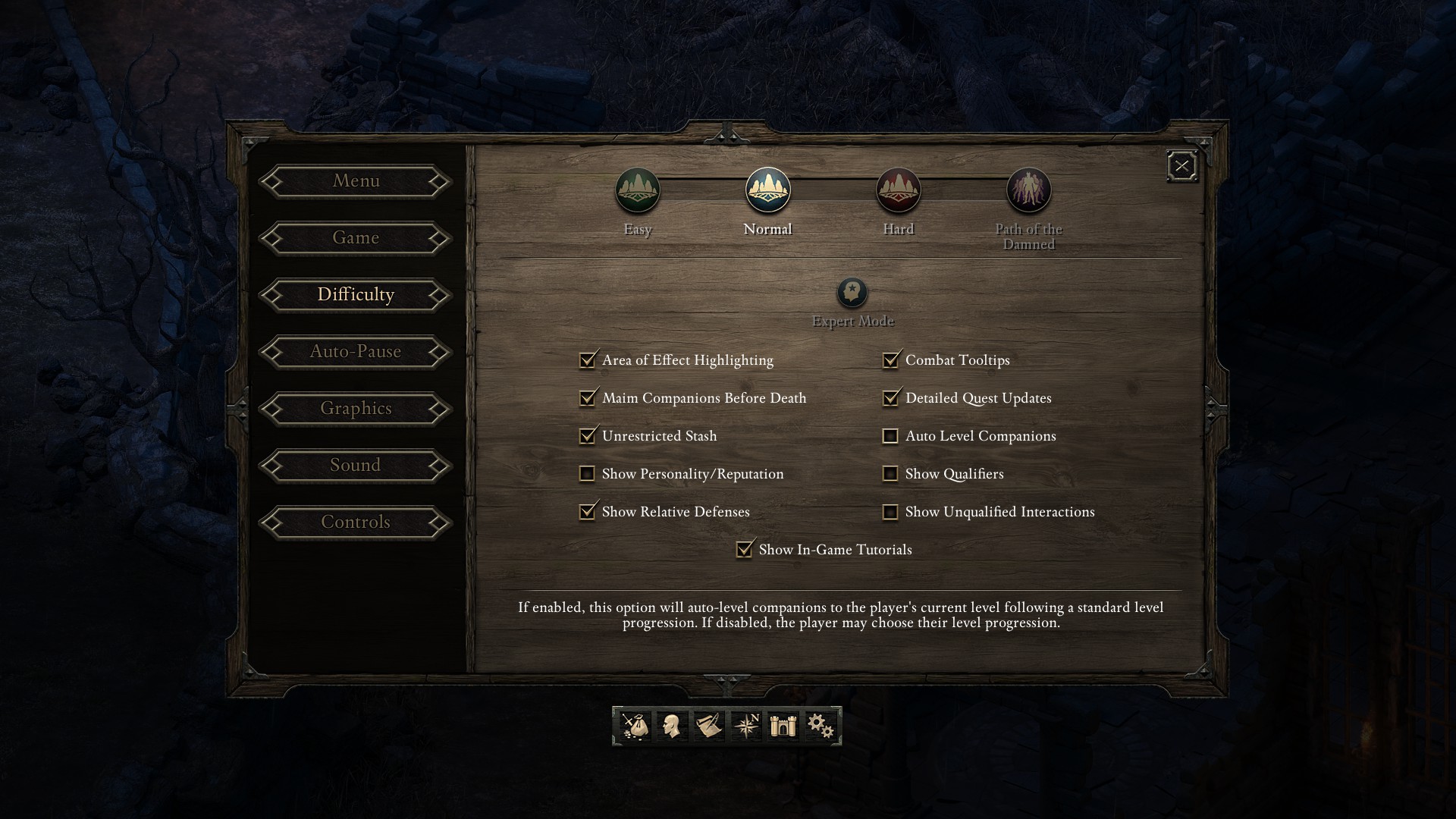
Task: Show the Controls settings
Action: [x=356, y=522]
